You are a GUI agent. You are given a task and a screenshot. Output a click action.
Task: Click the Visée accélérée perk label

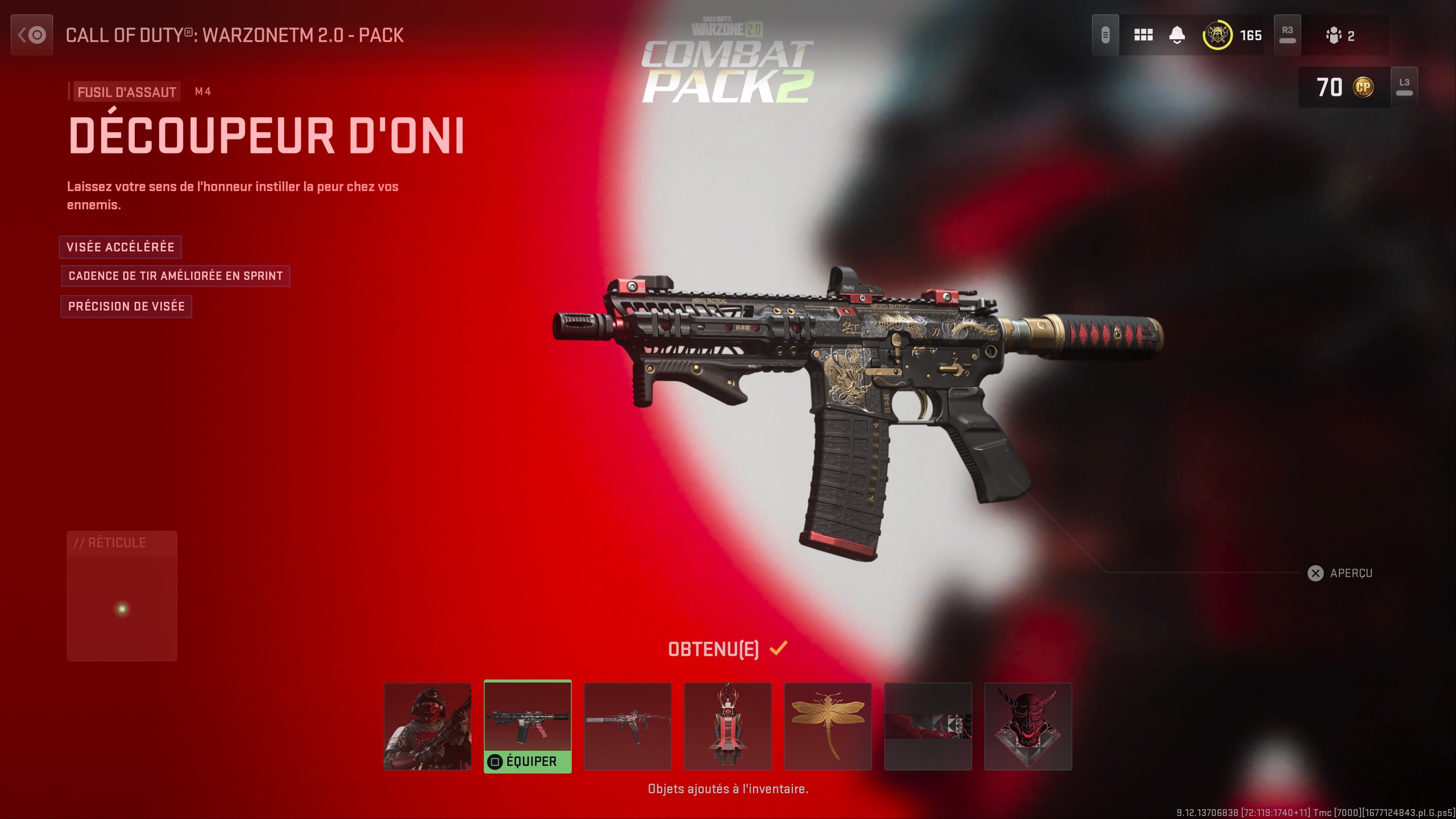(x=121, y=247)
